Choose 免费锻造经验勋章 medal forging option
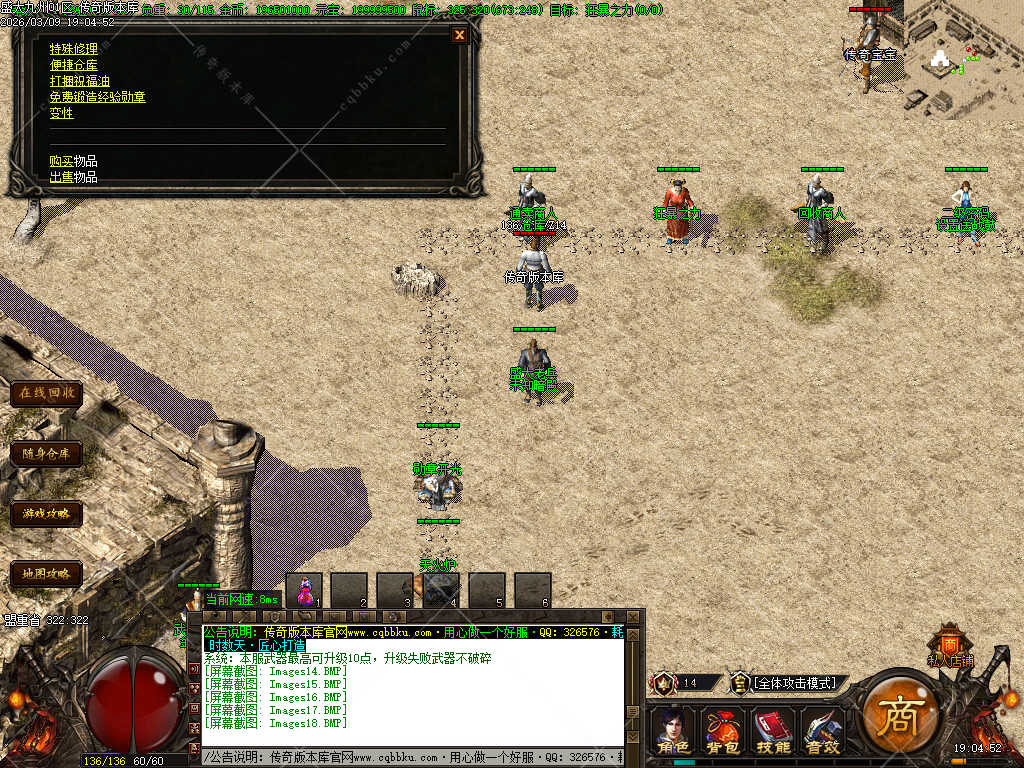Screen dimensions: 1024x768 point(97,97)
